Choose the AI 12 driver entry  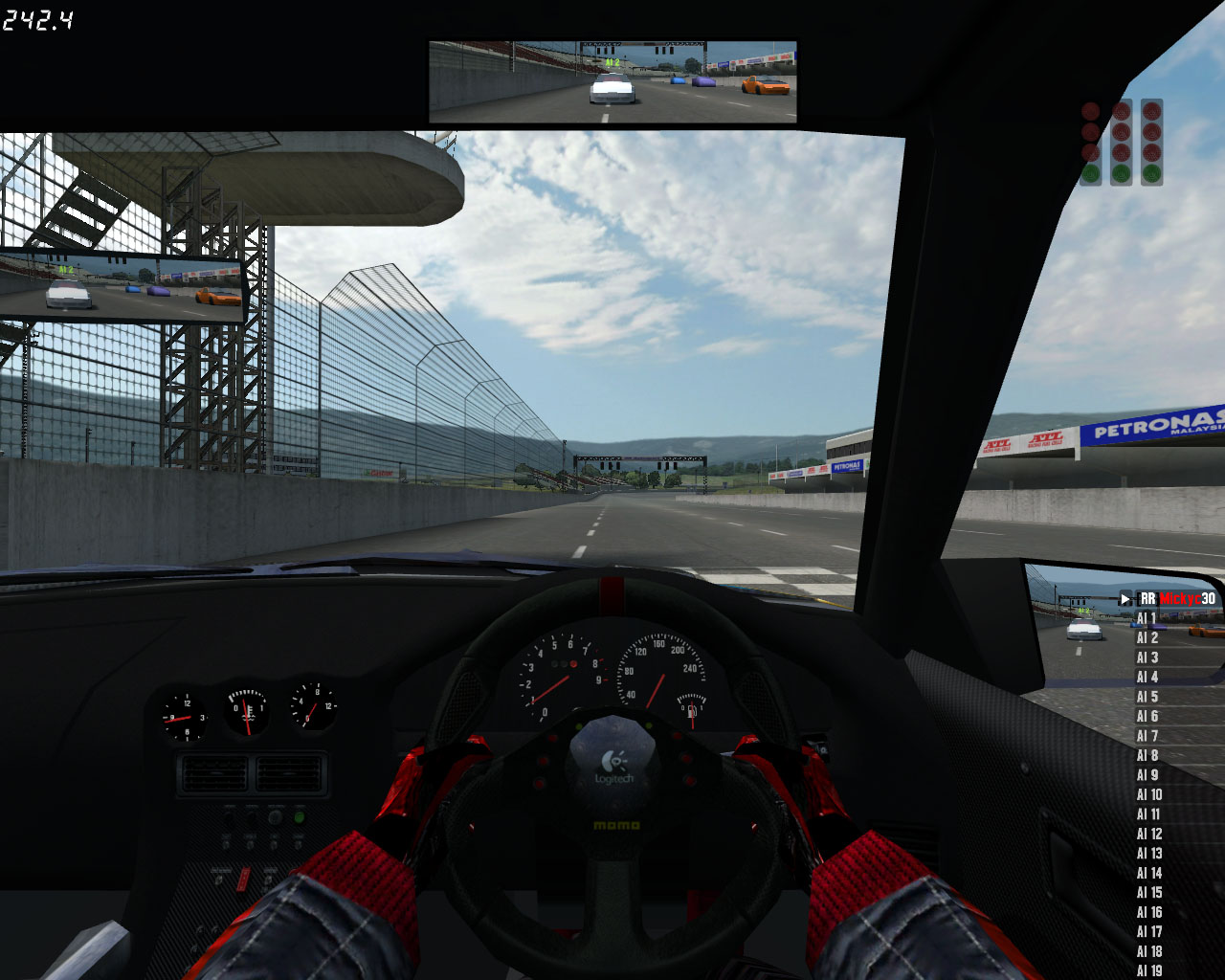coord(1149,834)
